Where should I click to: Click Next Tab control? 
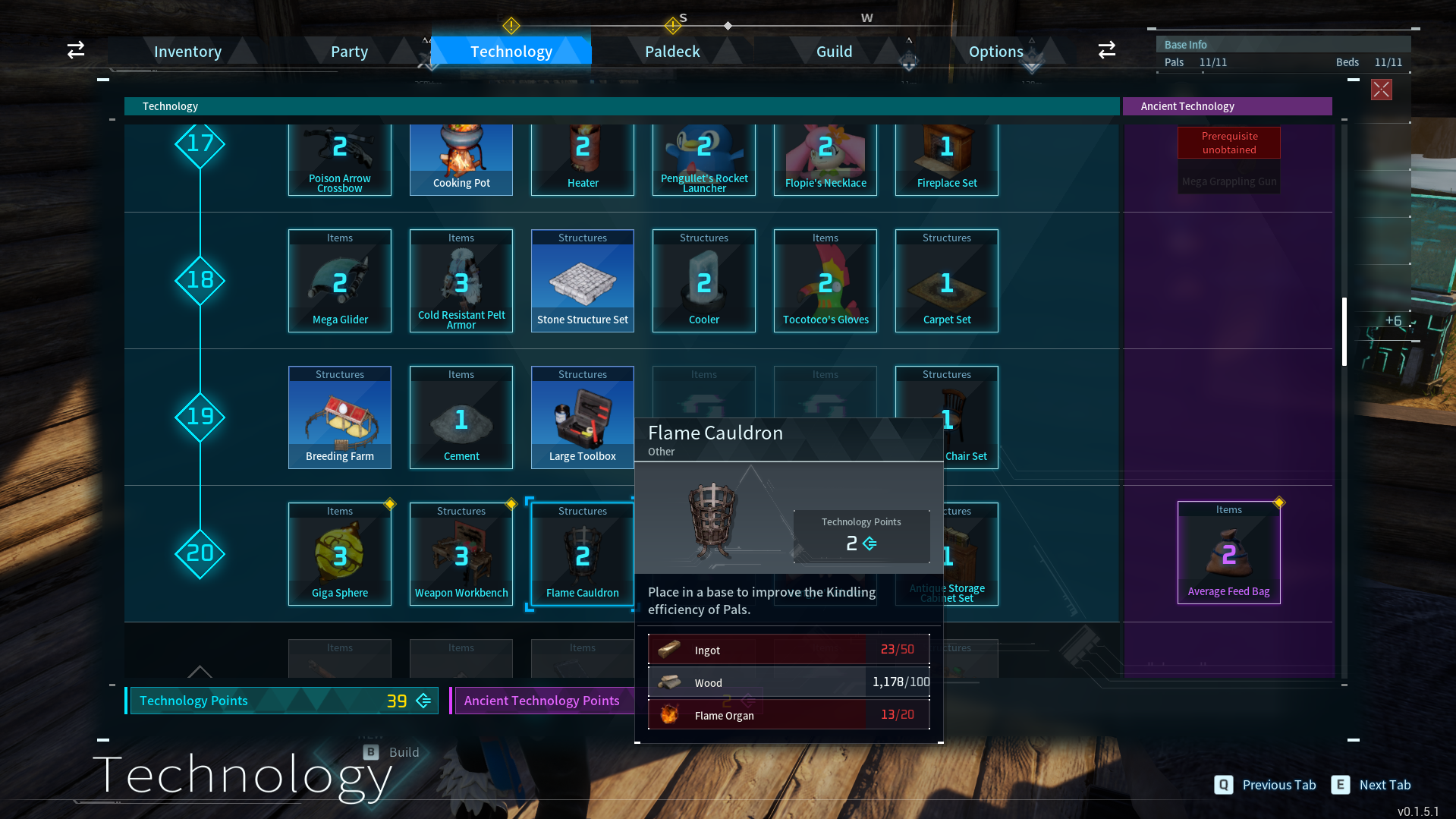pos(1372,784)
